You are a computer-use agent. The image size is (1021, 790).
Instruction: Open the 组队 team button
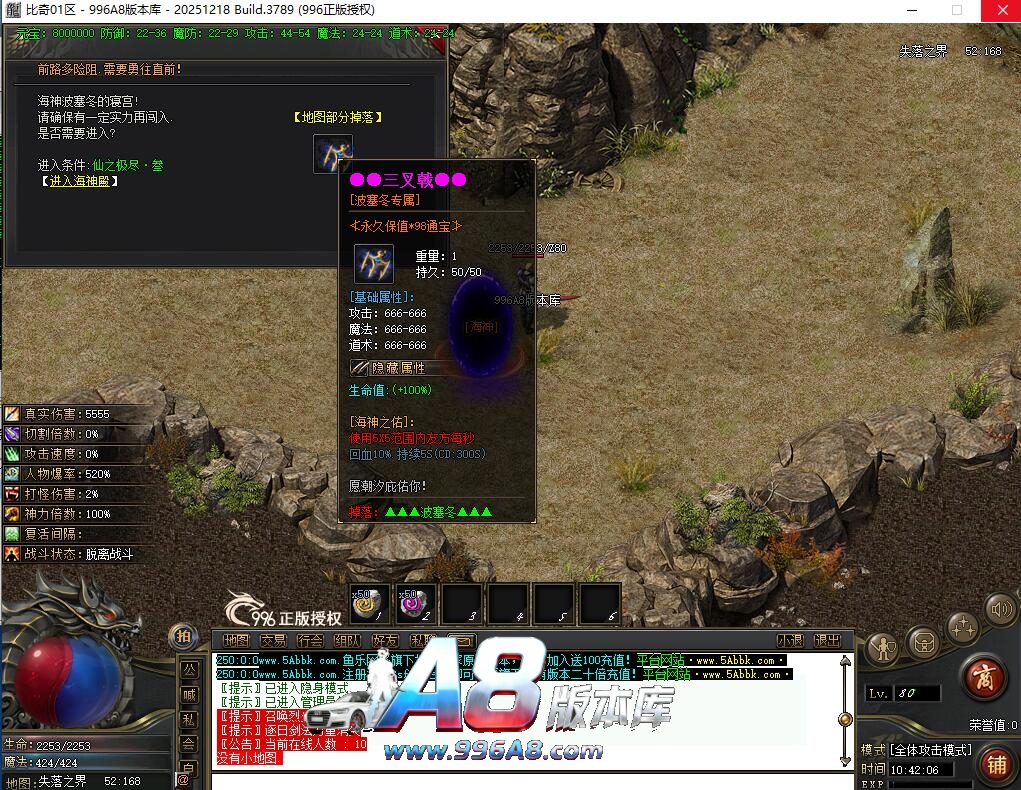tap(347, 640)
